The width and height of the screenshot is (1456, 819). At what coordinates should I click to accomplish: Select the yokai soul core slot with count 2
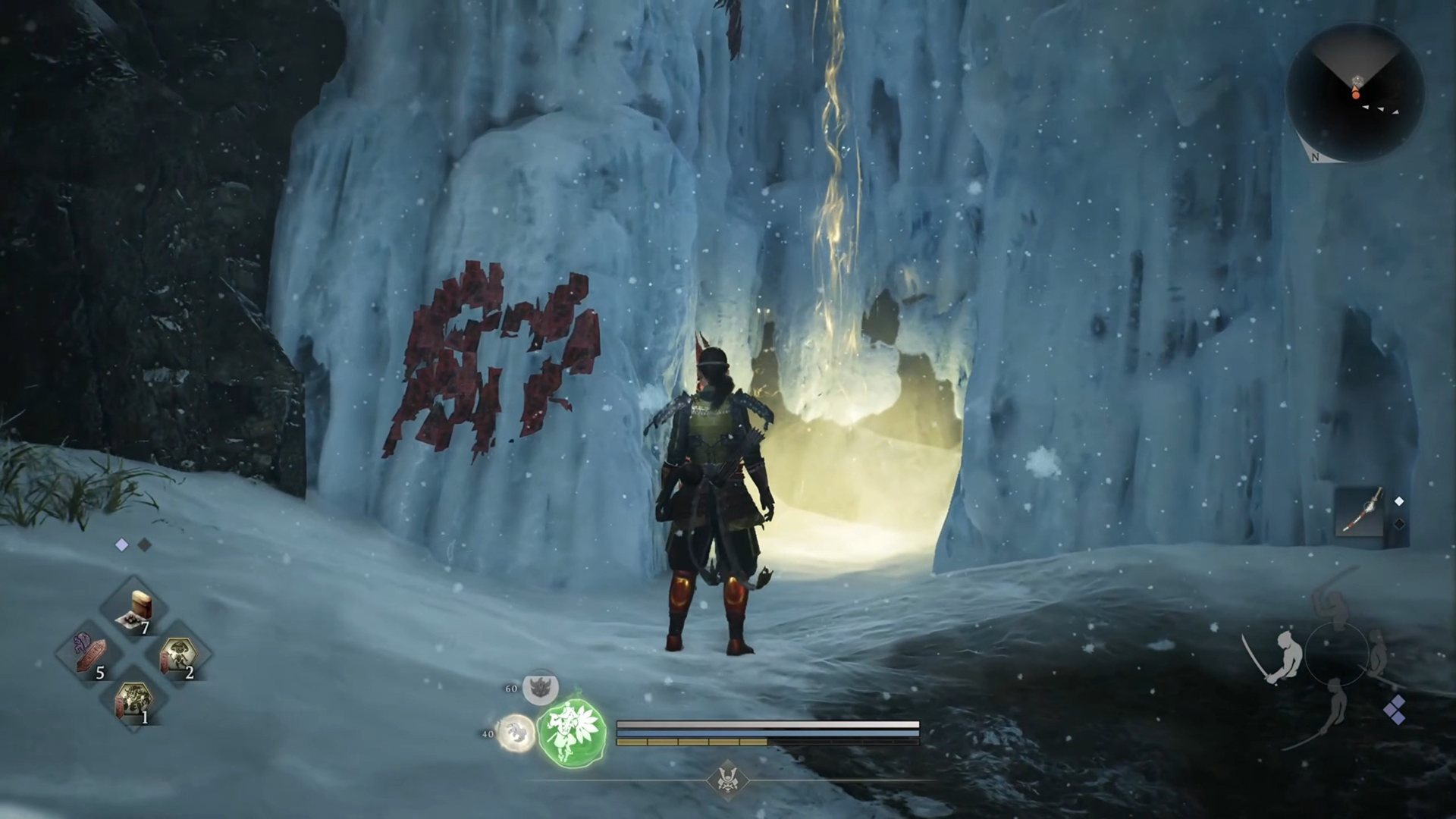[x=179, y=654]
